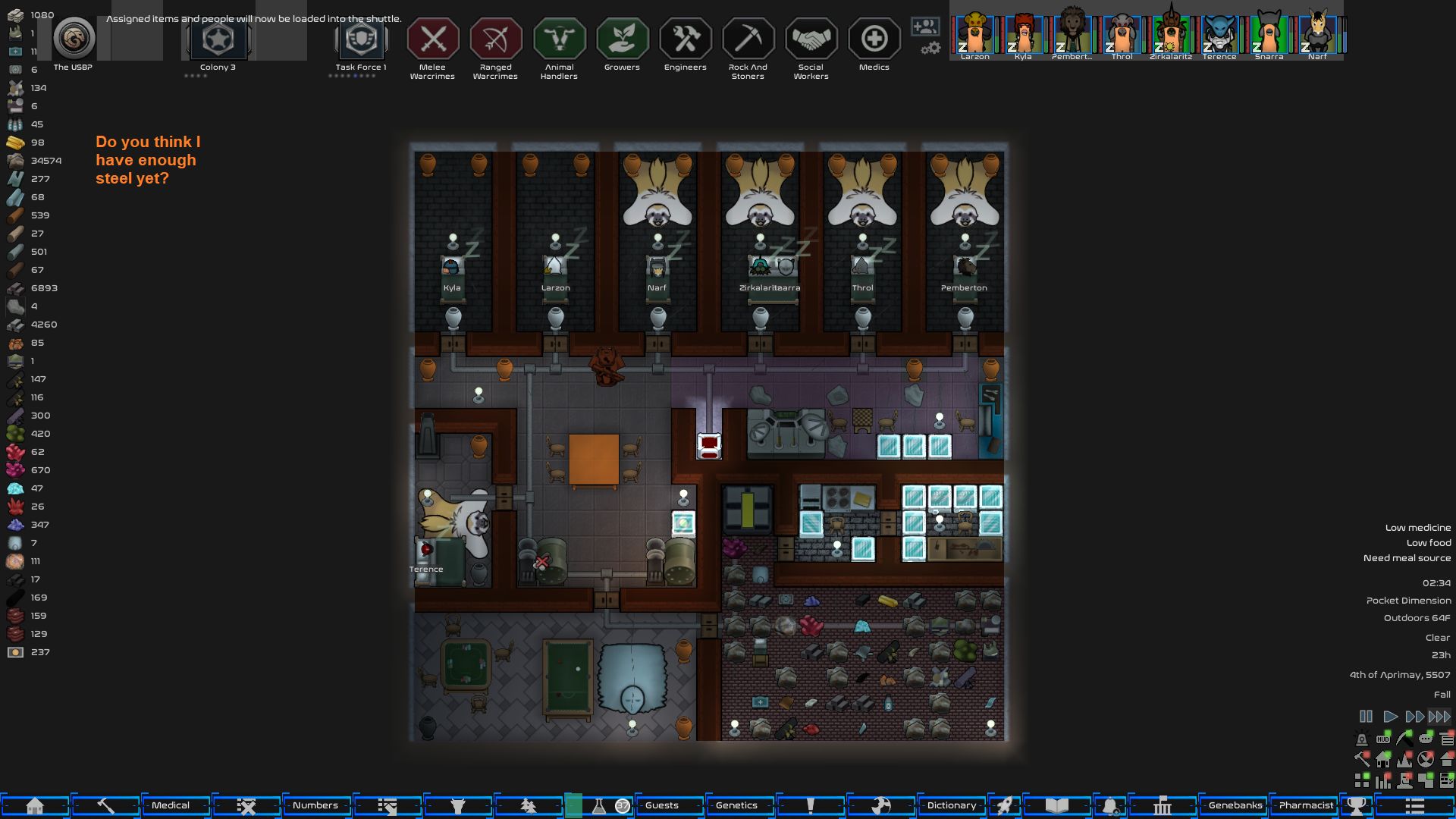Select Terence's portrait in the colonist bar

1220,34
